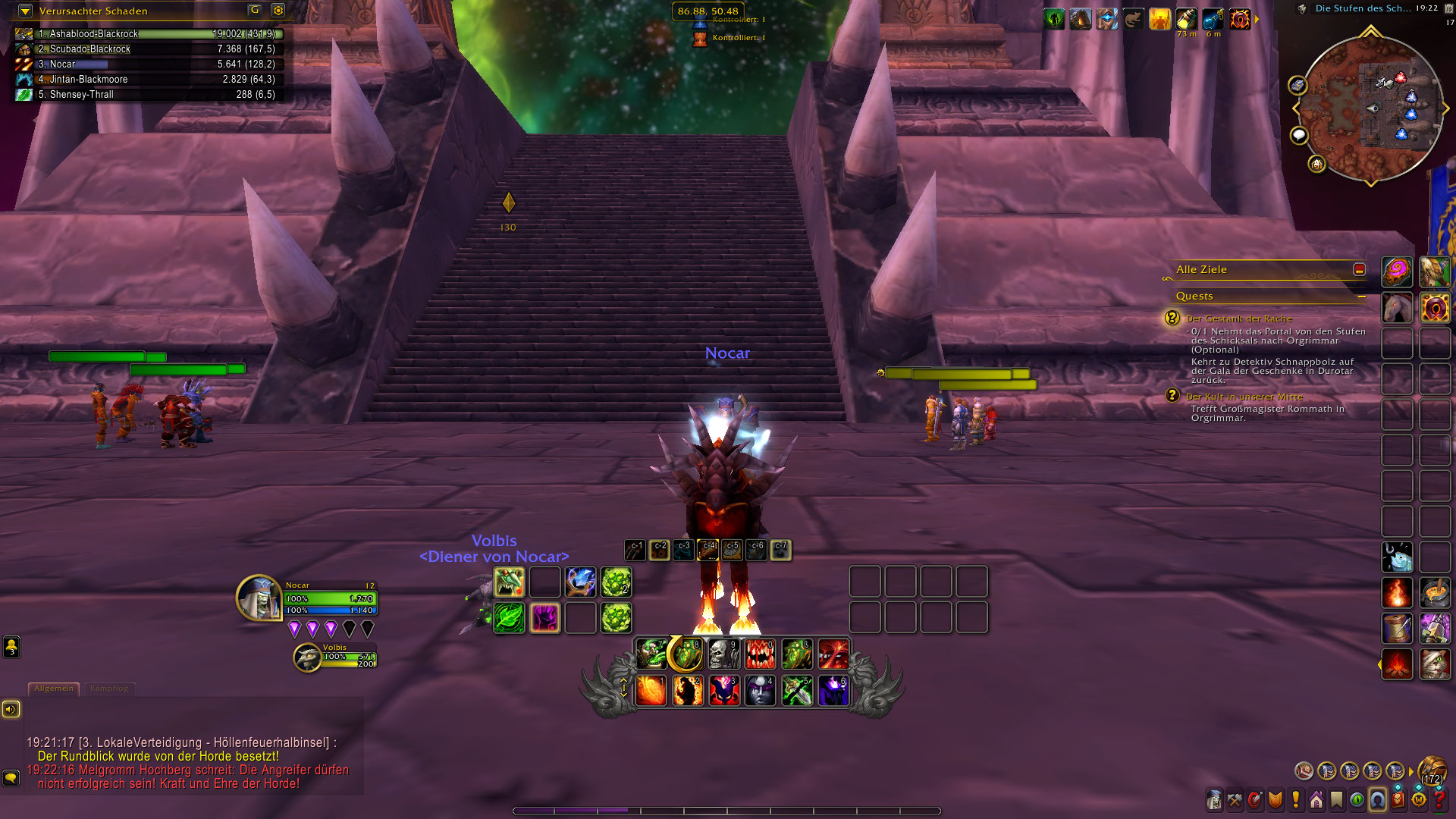The image size is (1456, 819).
Task: Use the green dagger ability in slot 5
Action: point(797,691)
